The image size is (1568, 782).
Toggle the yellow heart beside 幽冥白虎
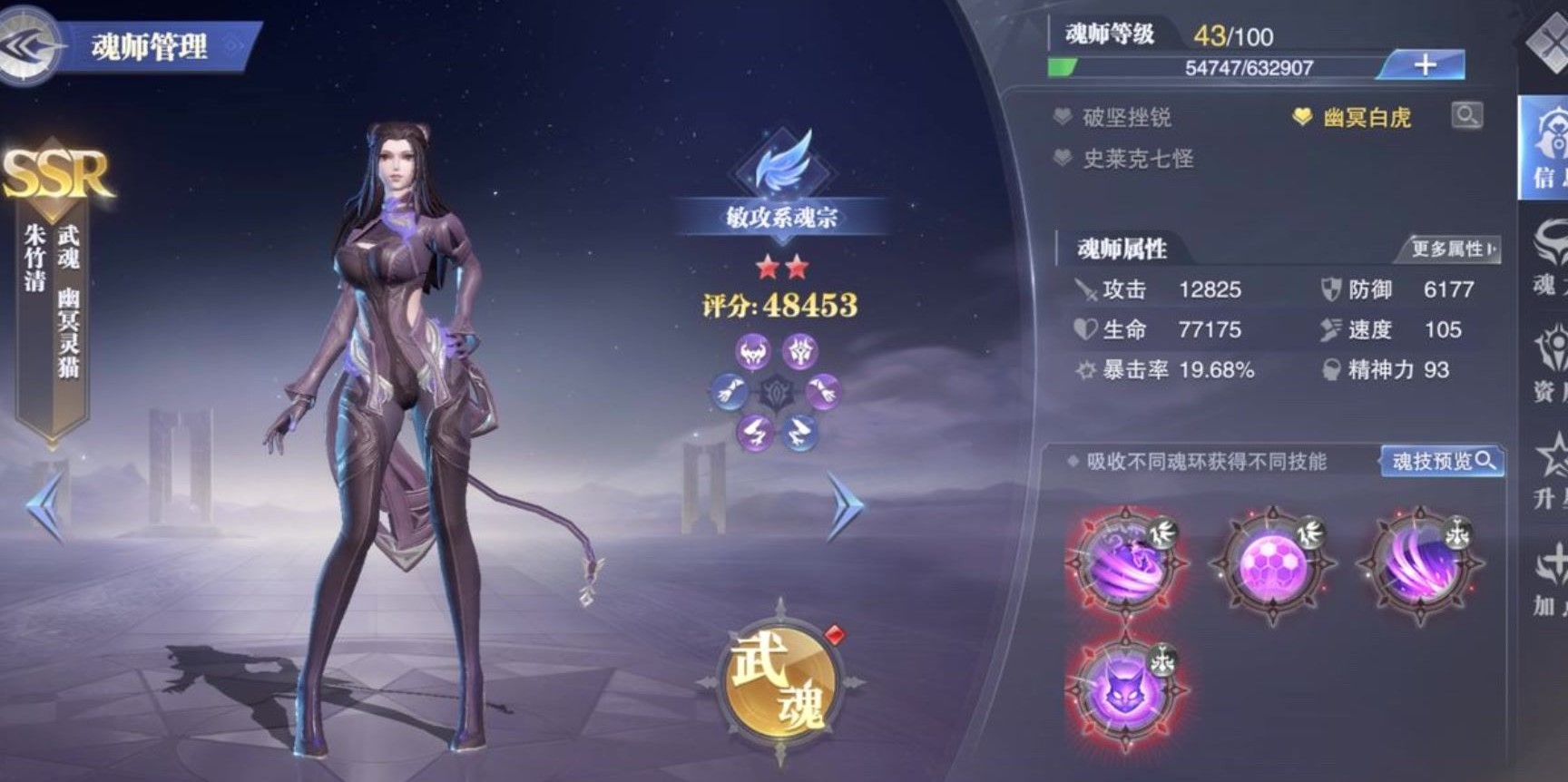(1303, 115)
